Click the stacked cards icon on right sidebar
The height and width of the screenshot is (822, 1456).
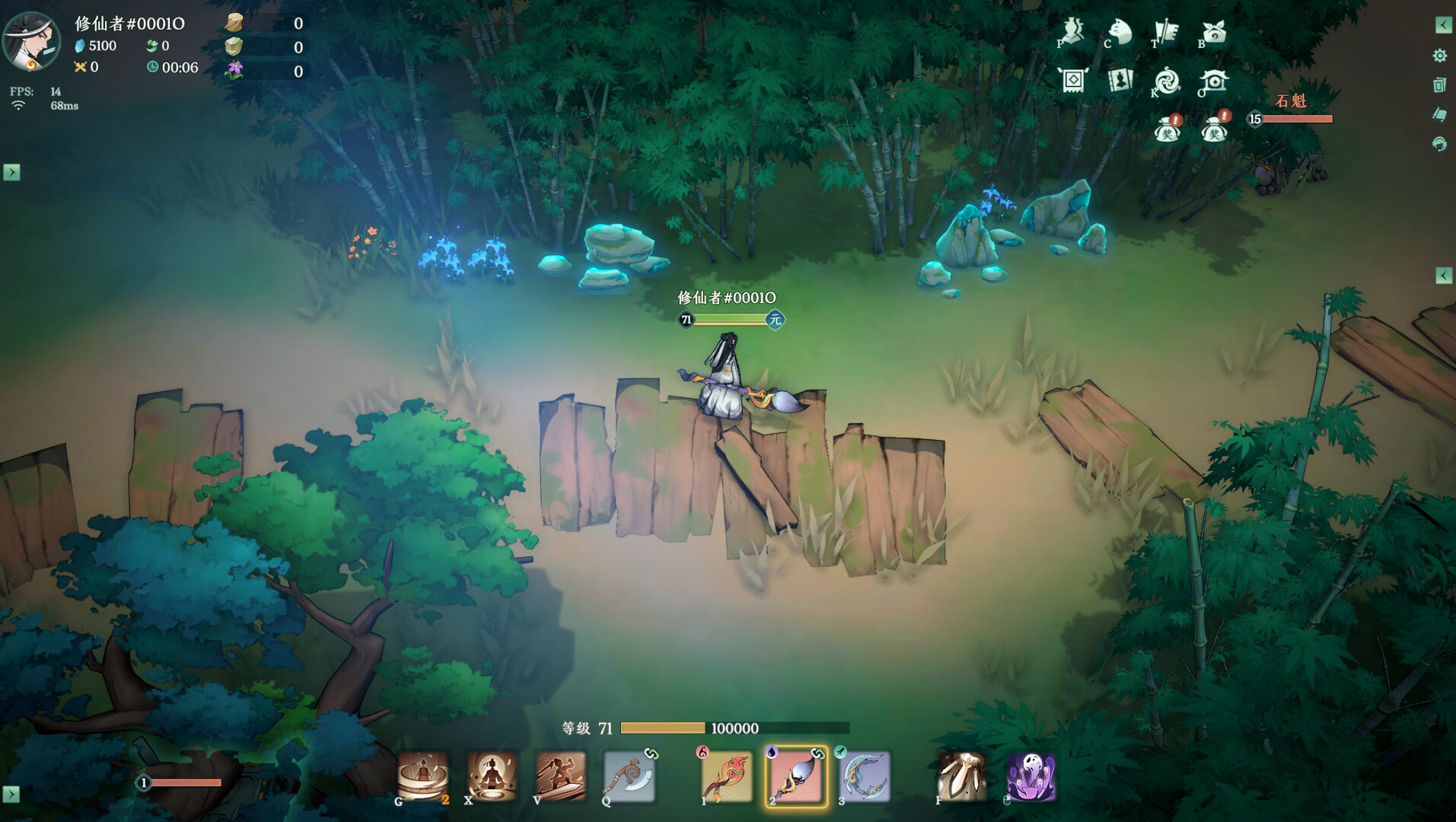click(1439, 84)
